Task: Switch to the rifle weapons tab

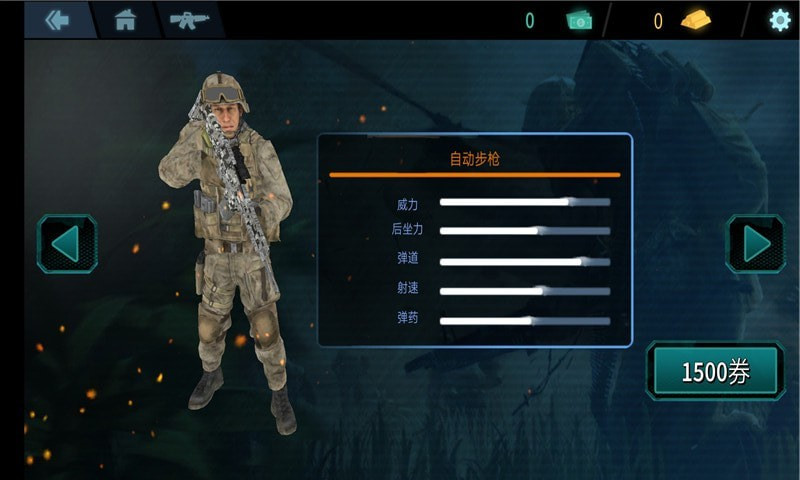Action: pos(188,20)
